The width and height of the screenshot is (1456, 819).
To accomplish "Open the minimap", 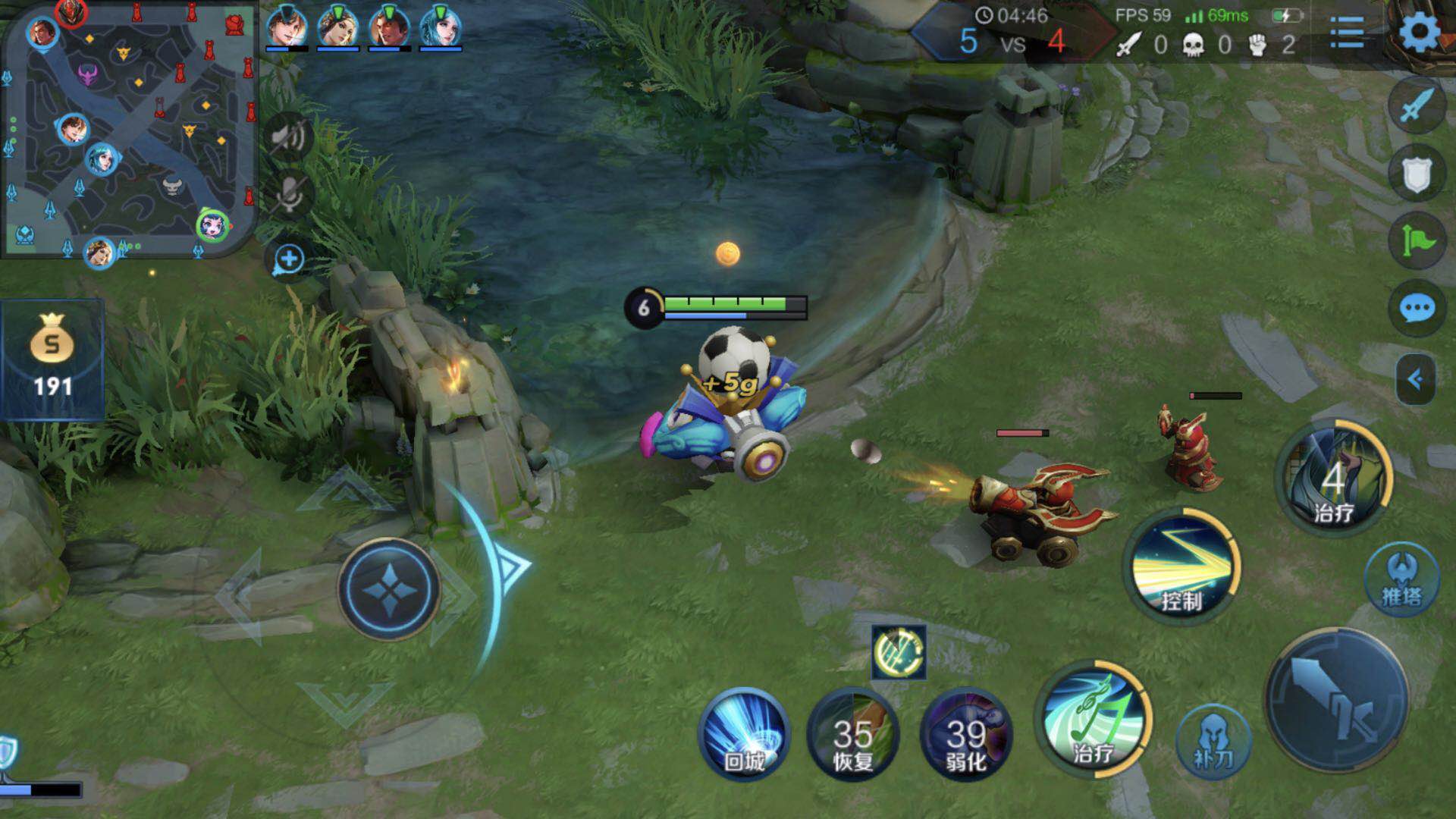I will point(129,130).
